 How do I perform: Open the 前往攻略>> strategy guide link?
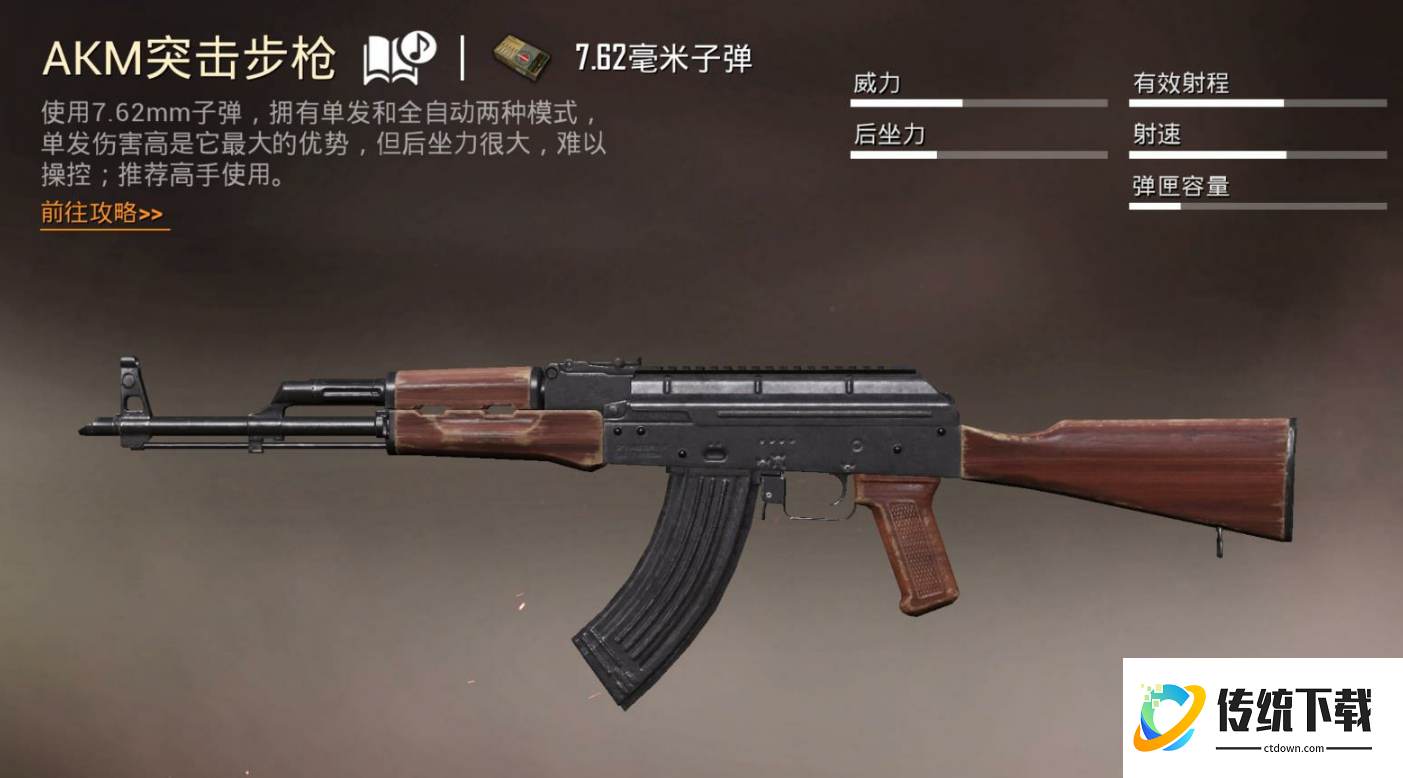[x=100, y=213]
